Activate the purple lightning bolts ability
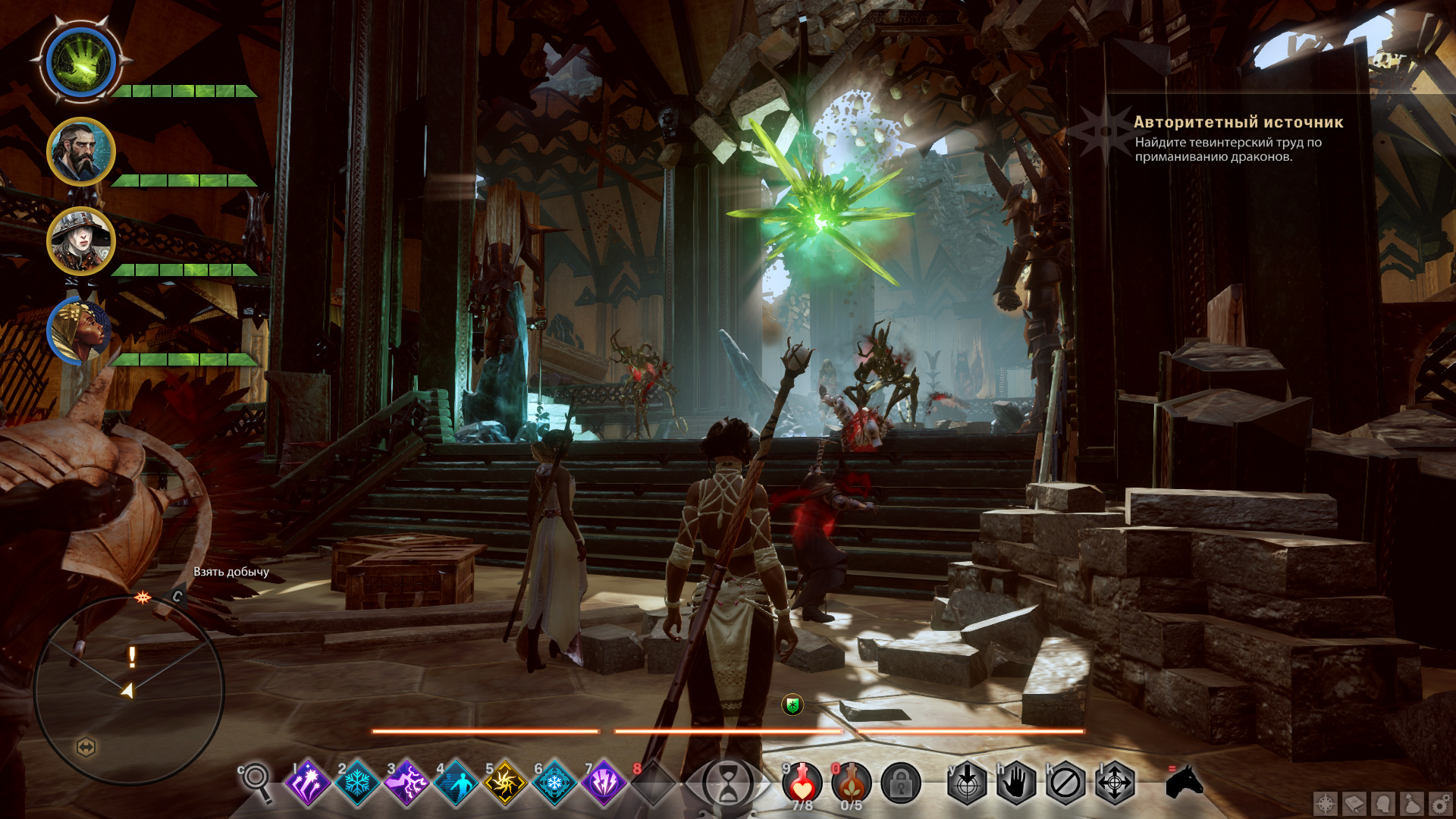The width and height of the screenshot is (1456, 819). point(604,783)
